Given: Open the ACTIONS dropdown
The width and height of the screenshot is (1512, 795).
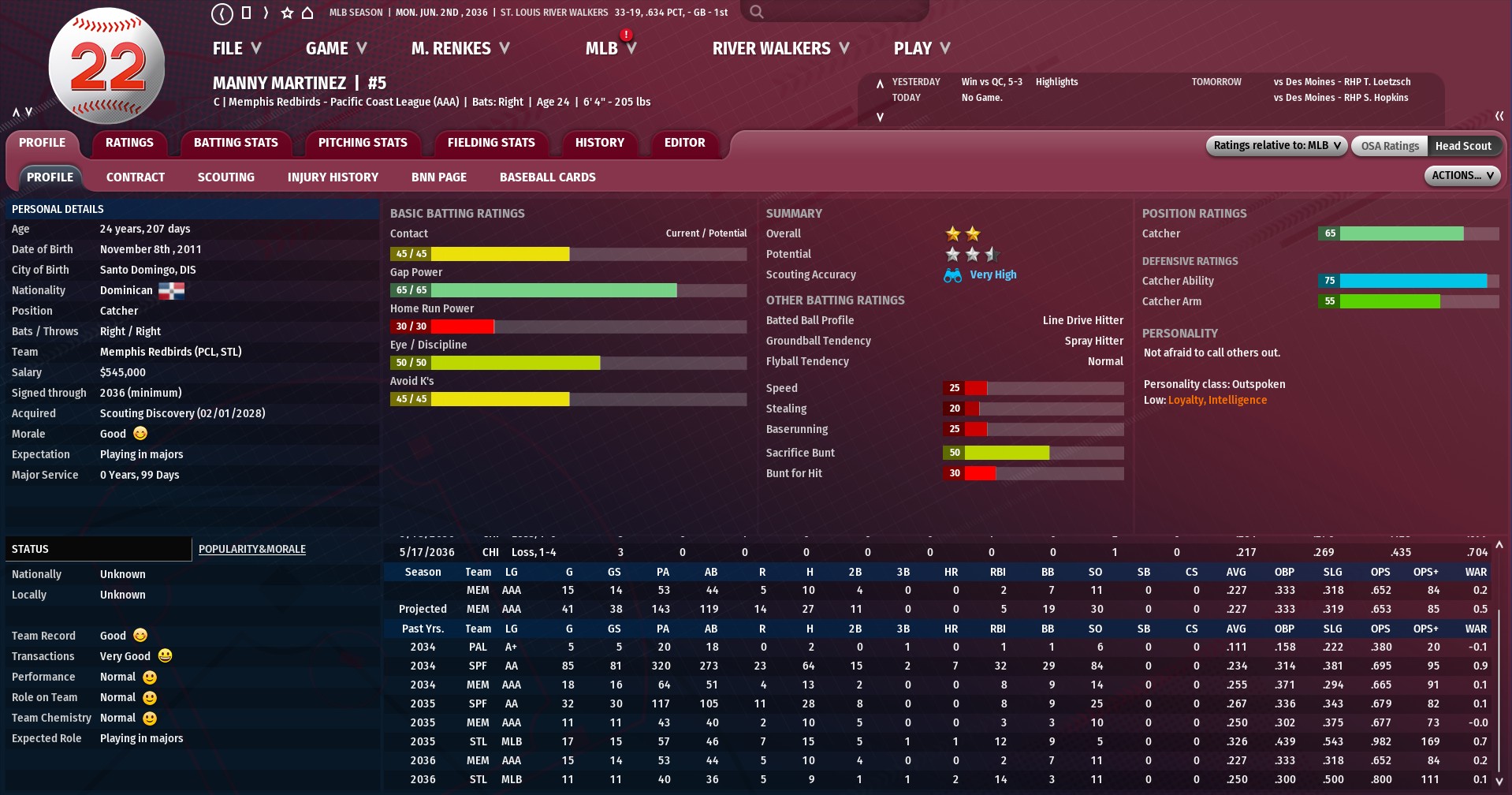Looking at the screenshot, I should (1462, 176).
